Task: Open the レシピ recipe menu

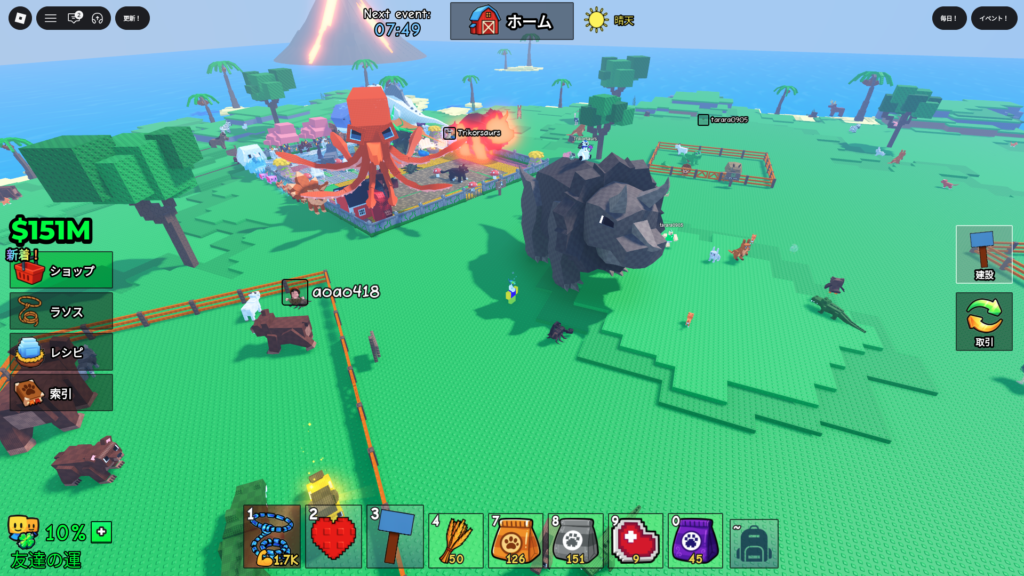Action: pos(61,352)
